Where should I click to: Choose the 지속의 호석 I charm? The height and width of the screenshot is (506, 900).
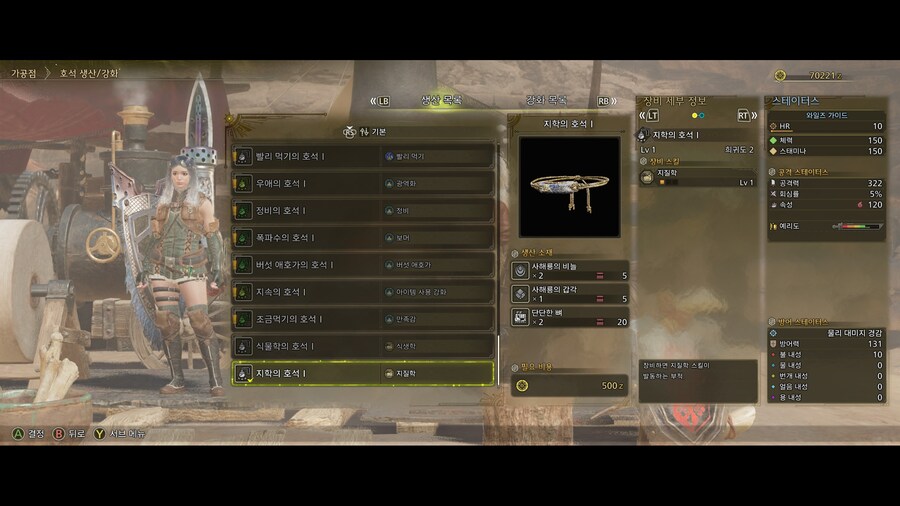[363, 292]
